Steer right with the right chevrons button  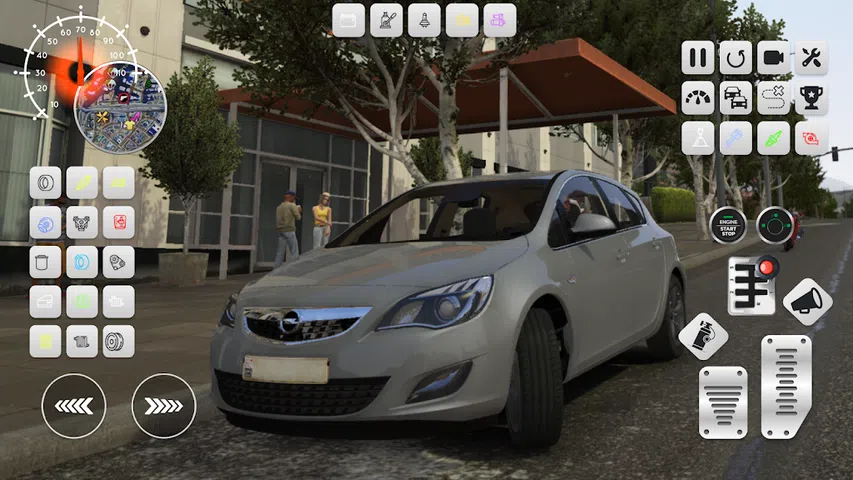point(163,405)
